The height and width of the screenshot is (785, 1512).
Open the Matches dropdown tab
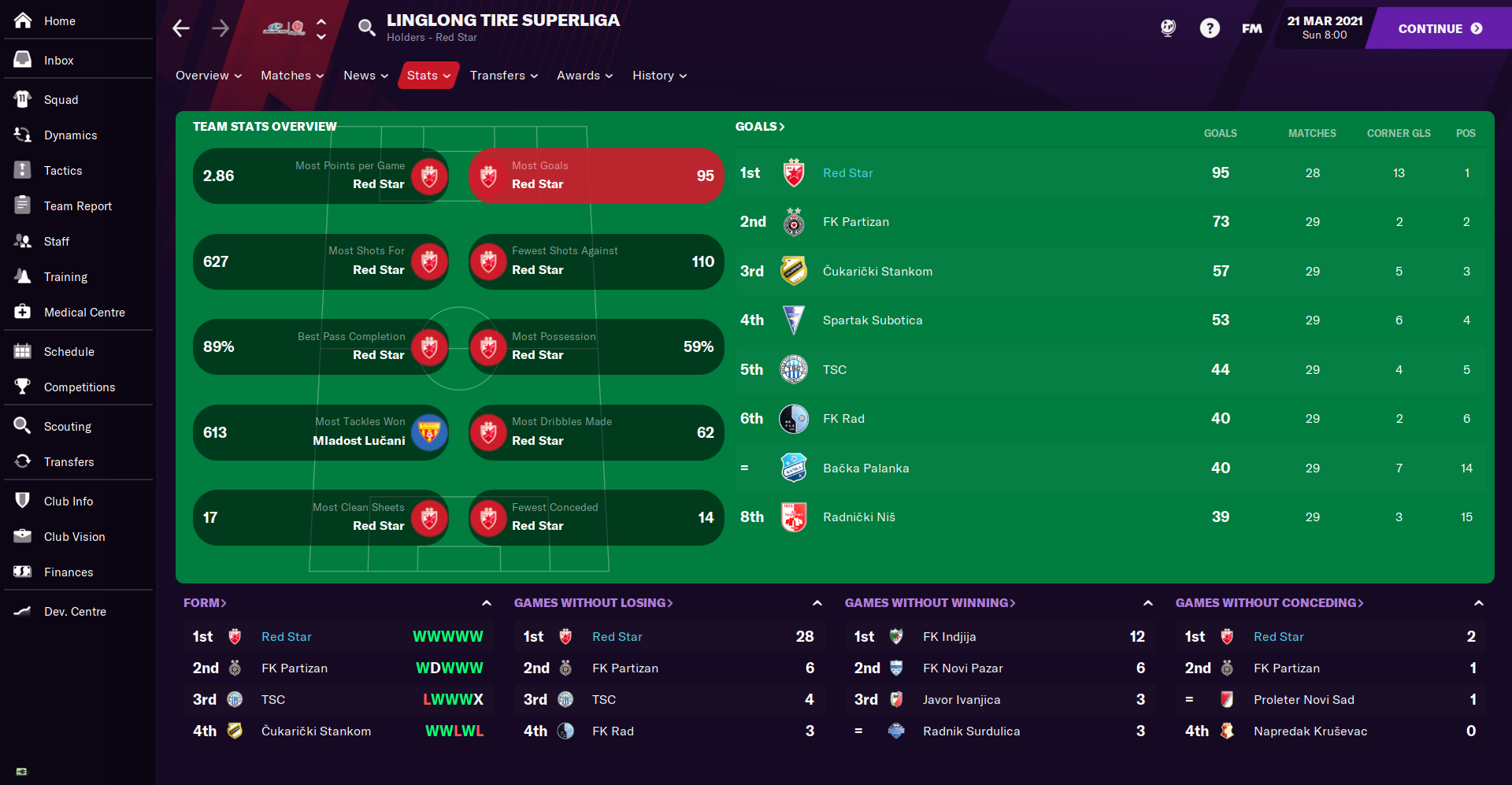291,76
